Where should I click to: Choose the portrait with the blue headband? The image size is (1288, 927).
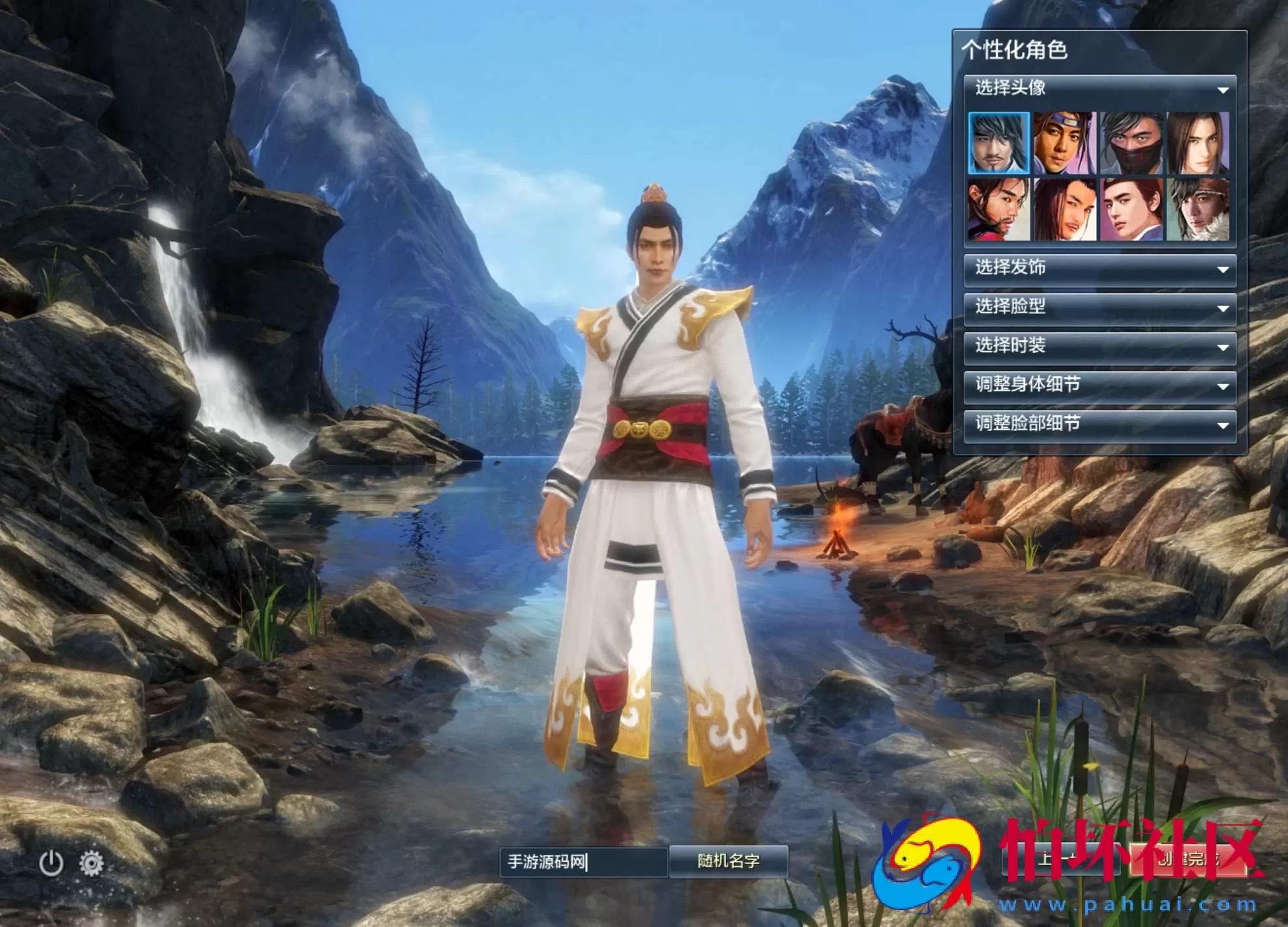pyautogui.click(x=1065, y=143)
